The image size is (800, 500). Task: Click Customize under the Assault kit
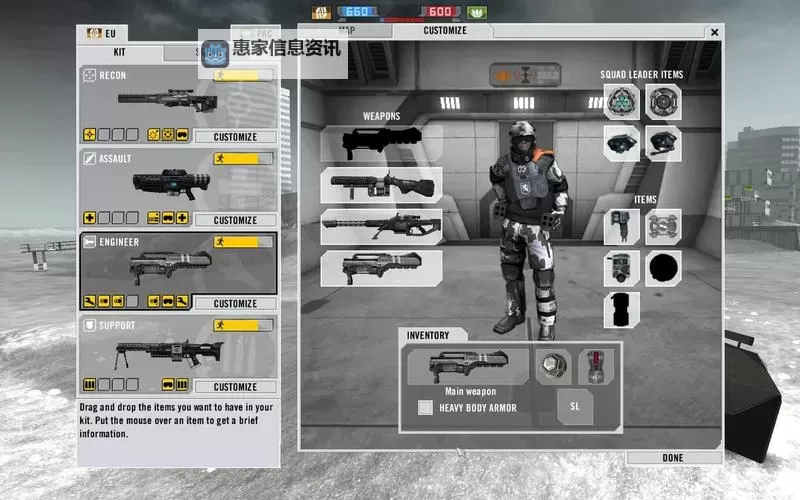pyautogui.click(x=235, y=220)
